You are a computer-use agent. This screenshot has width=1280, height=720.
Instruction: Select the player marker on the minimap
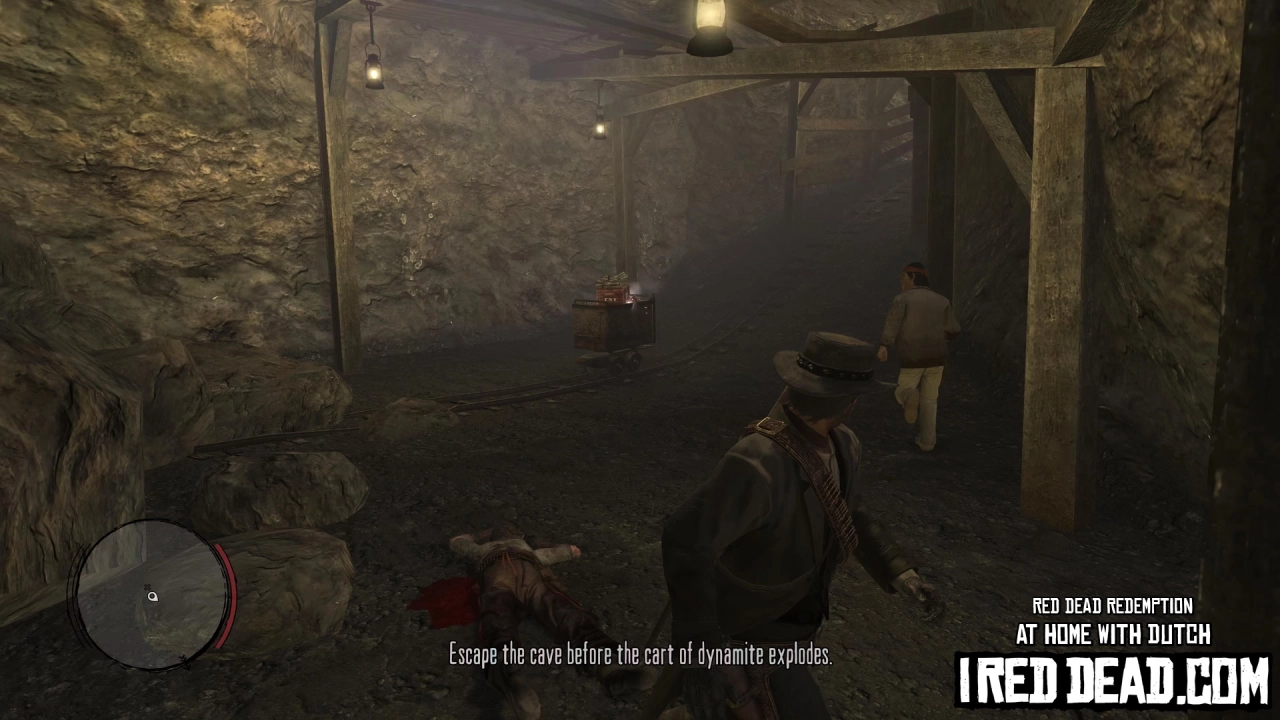tap(152, 596)
